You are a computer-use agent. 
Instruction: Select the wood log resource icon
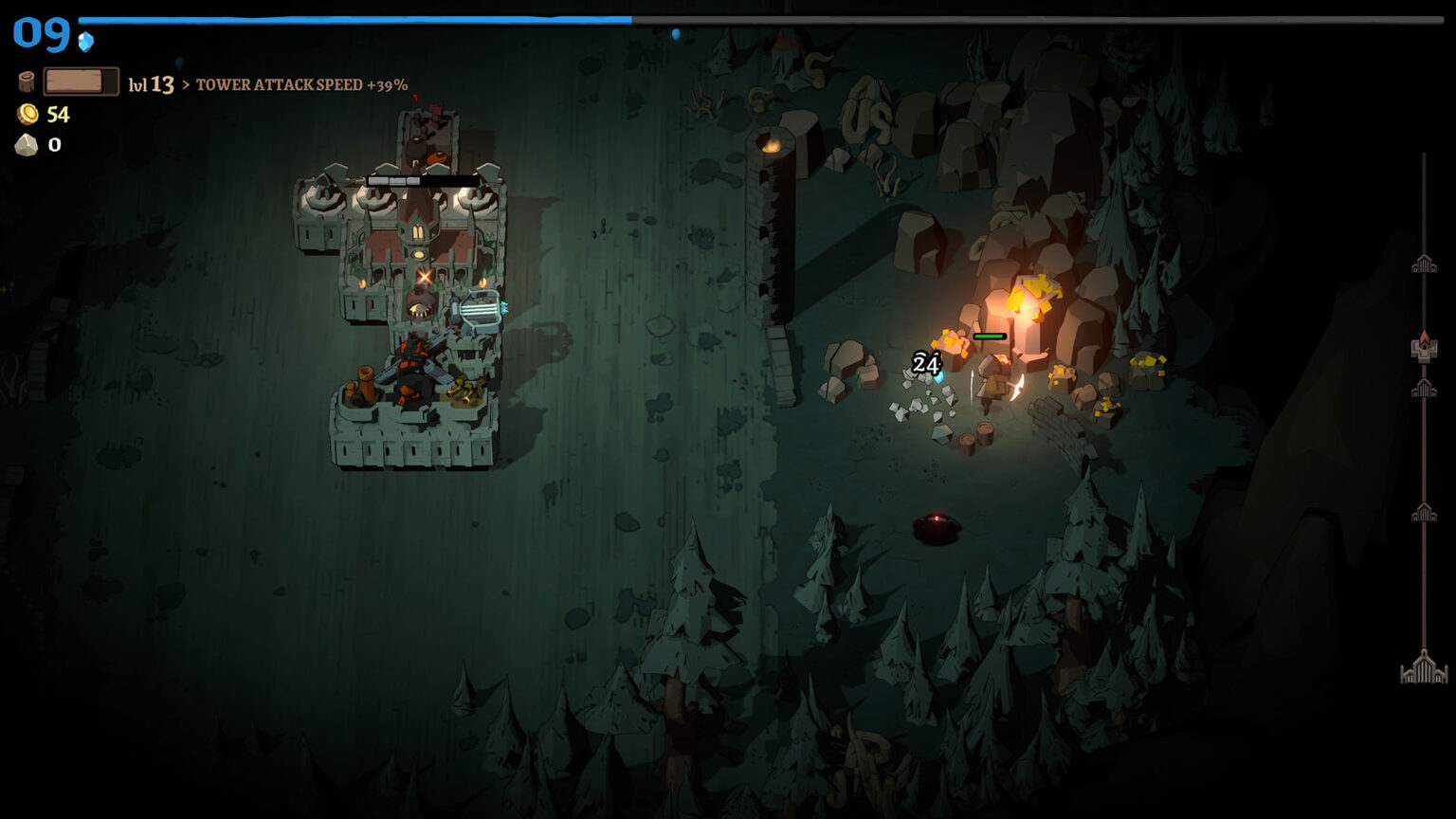(26, 81)
